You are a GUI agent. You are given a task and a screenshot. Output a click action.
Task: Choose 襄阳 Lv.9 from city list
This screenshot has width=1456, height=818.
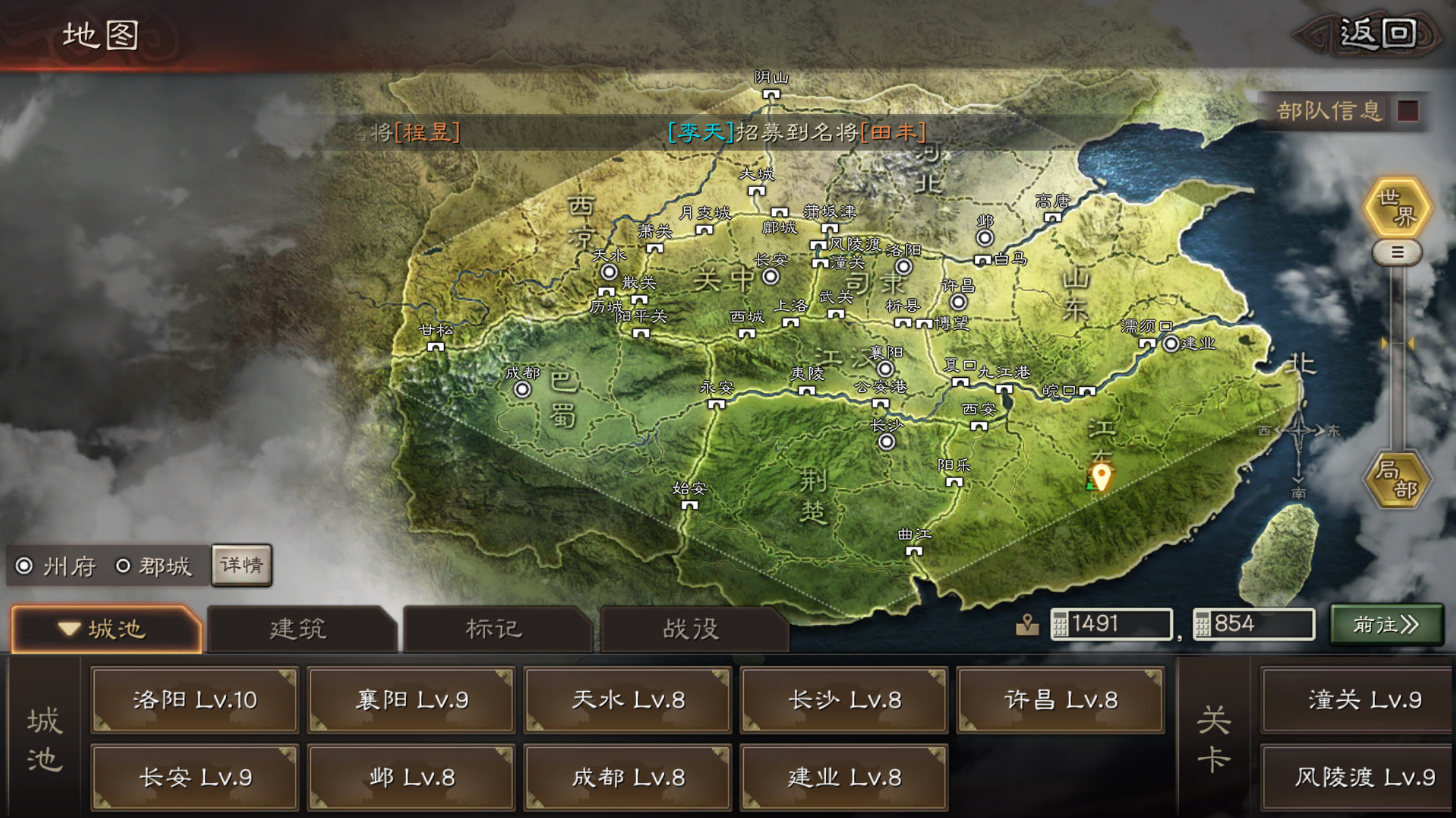pos(411,700)
